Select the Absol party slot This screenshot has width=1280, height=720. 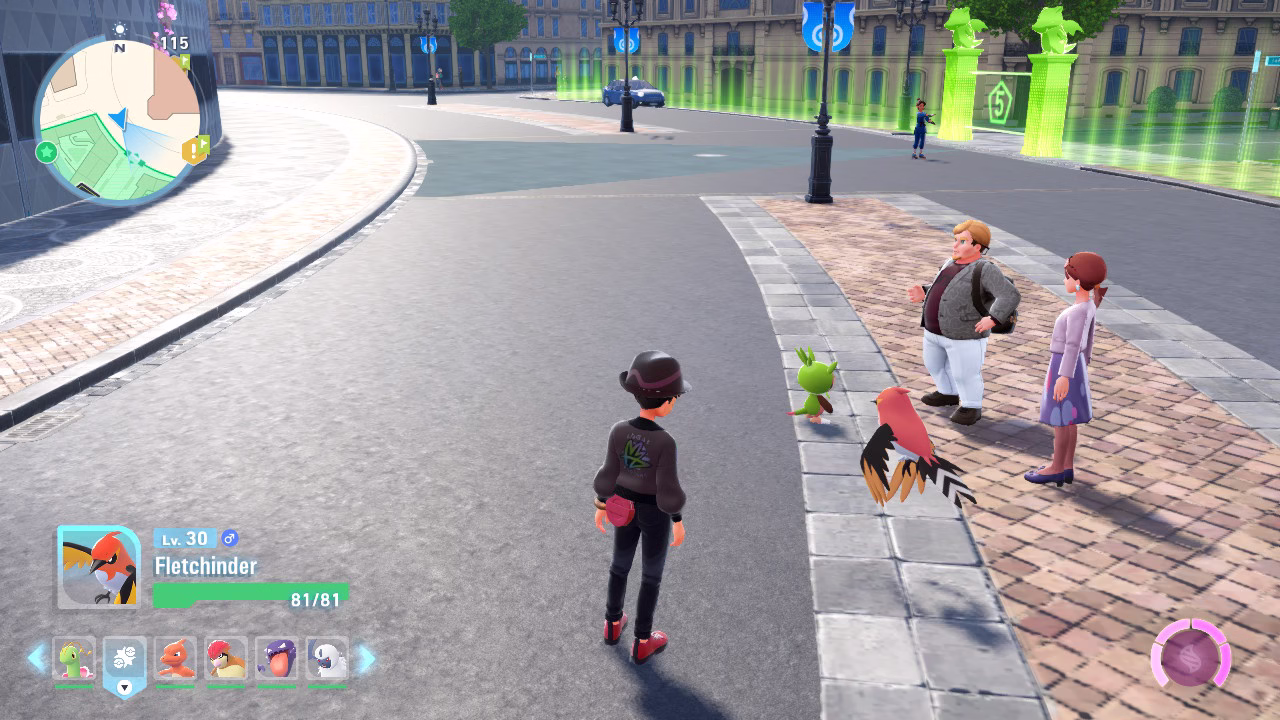point(327,659)
